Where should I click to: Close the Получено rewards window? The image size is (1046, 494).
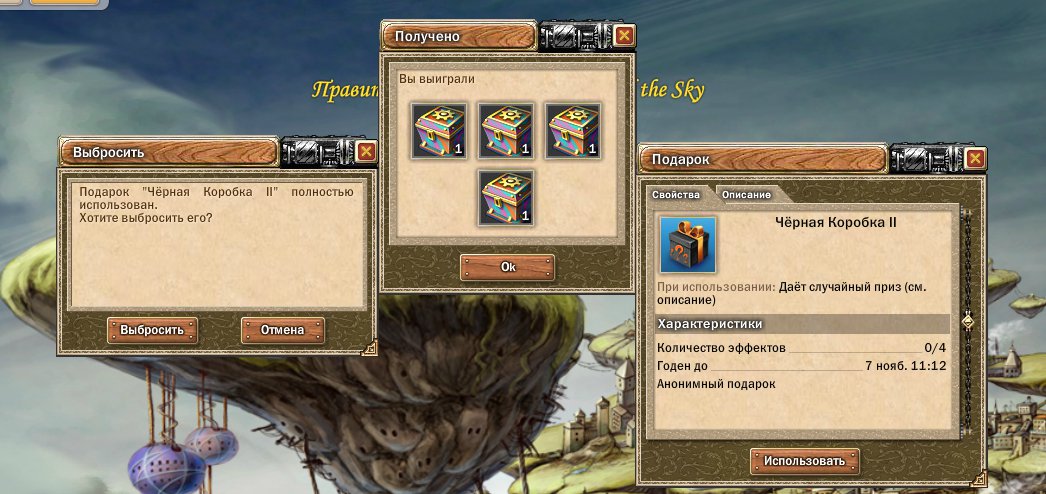pyautogui.click(x=624, y=36)
